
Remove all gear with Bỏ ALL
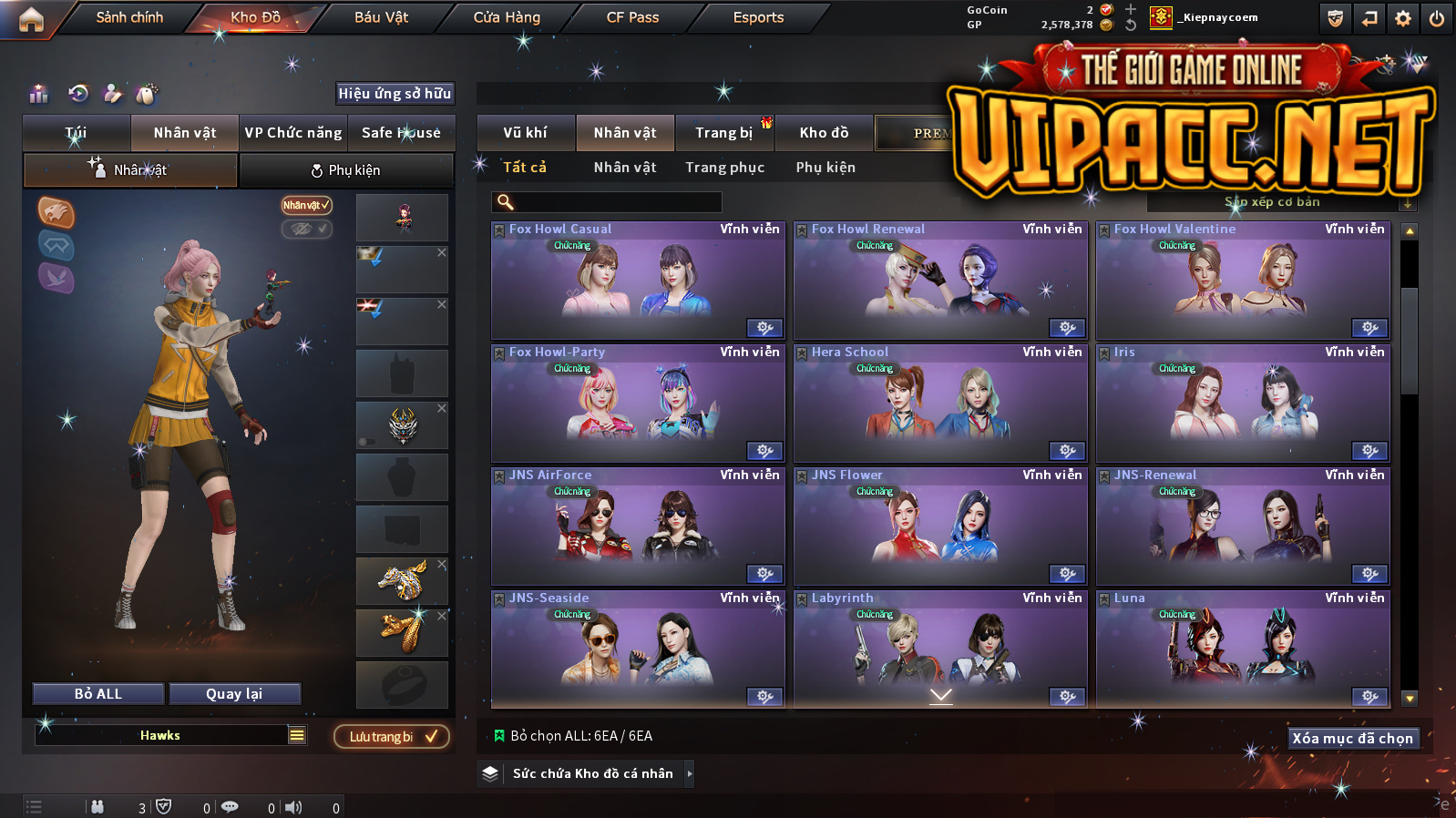(98, 694)
